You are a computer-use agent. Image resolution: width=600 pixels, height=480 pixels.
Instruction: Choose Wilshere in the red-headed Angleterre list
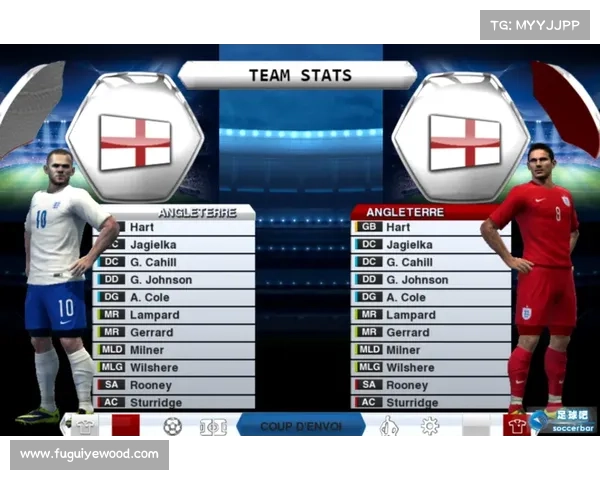click(x=430, y=367)
